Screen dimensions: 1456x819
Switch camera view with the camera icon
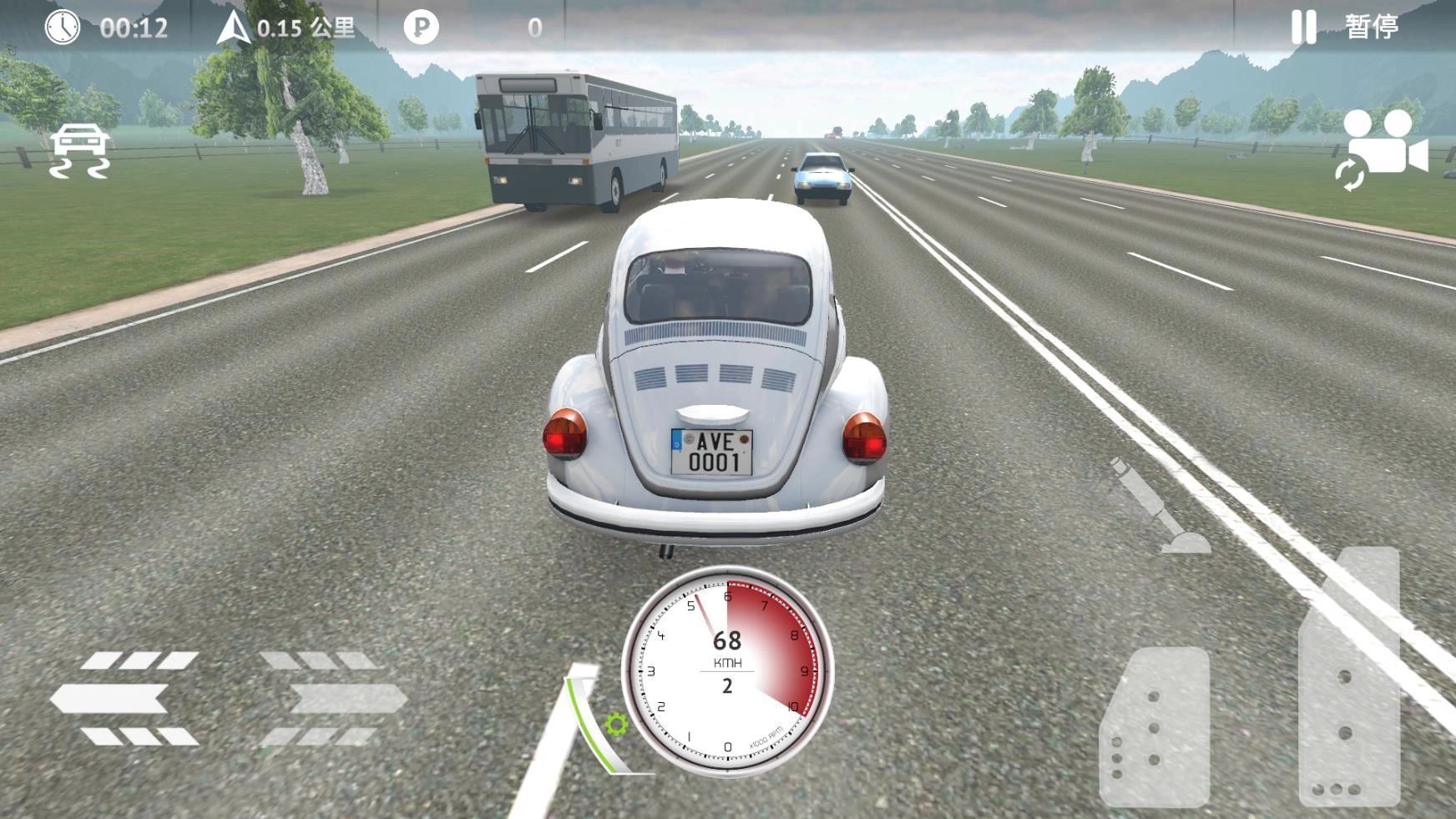click(x=1383, y=150)
